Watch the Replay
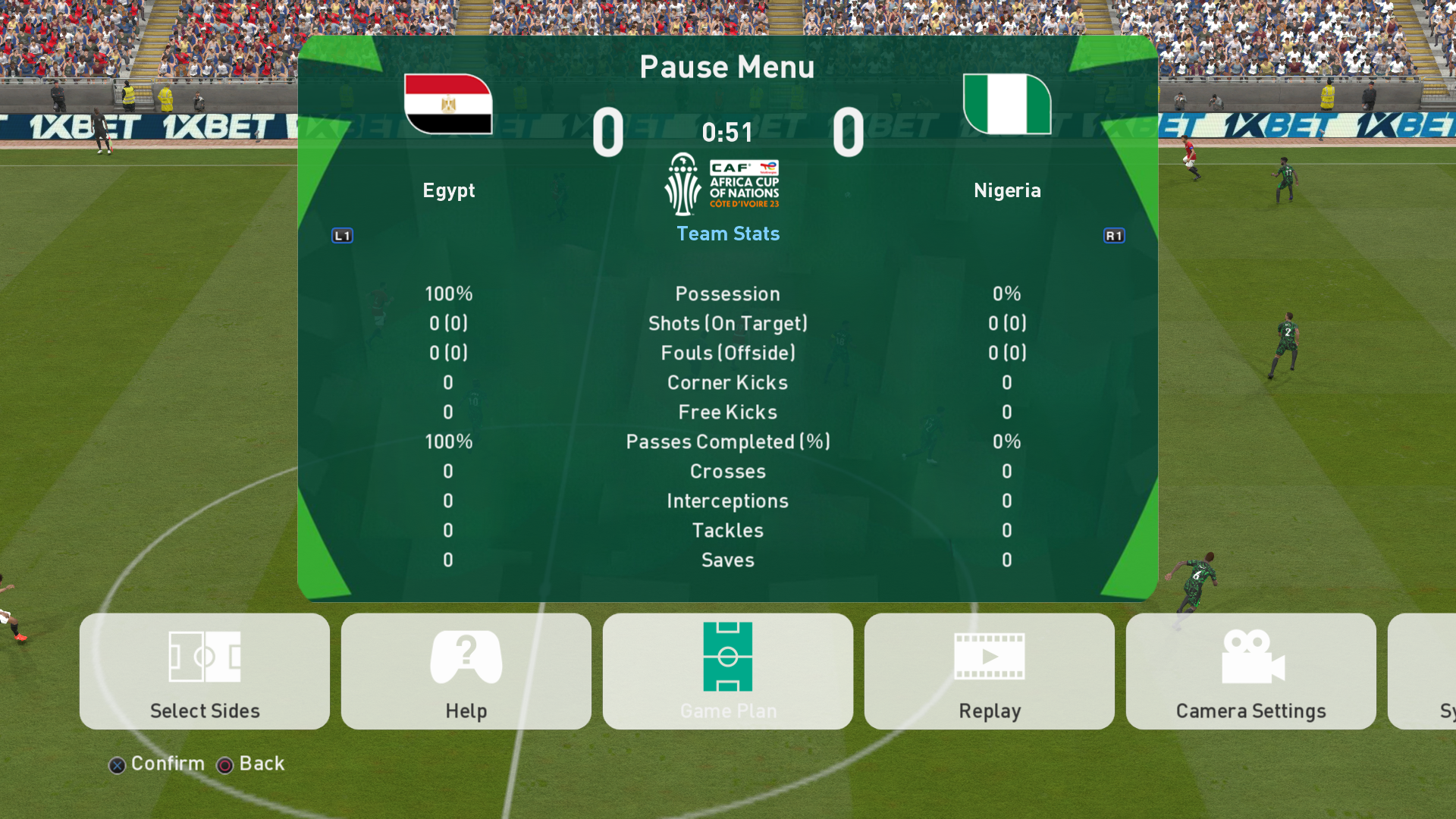 click(x=989, y=671)
